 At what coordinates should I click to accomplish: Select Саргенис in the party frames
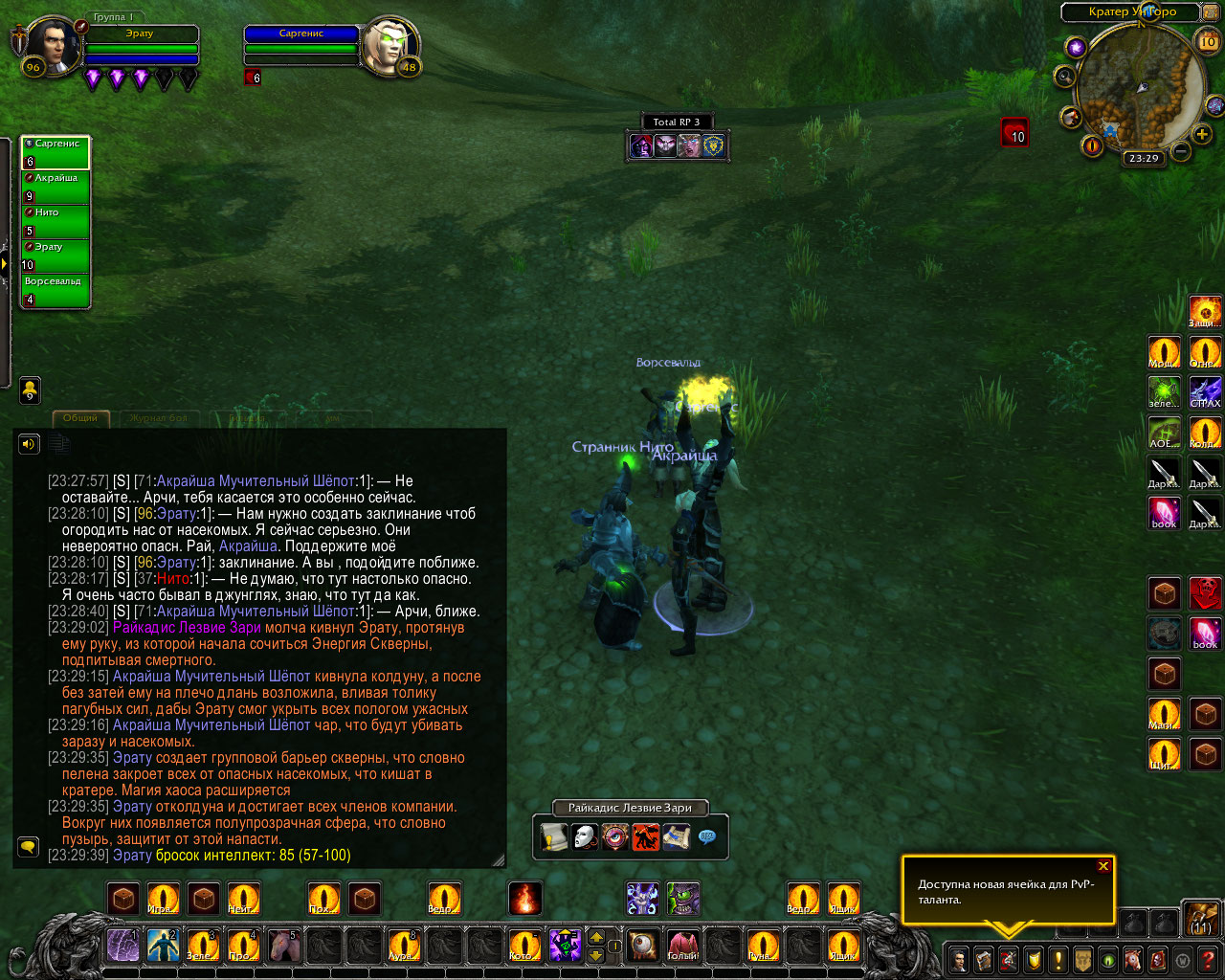56,153
